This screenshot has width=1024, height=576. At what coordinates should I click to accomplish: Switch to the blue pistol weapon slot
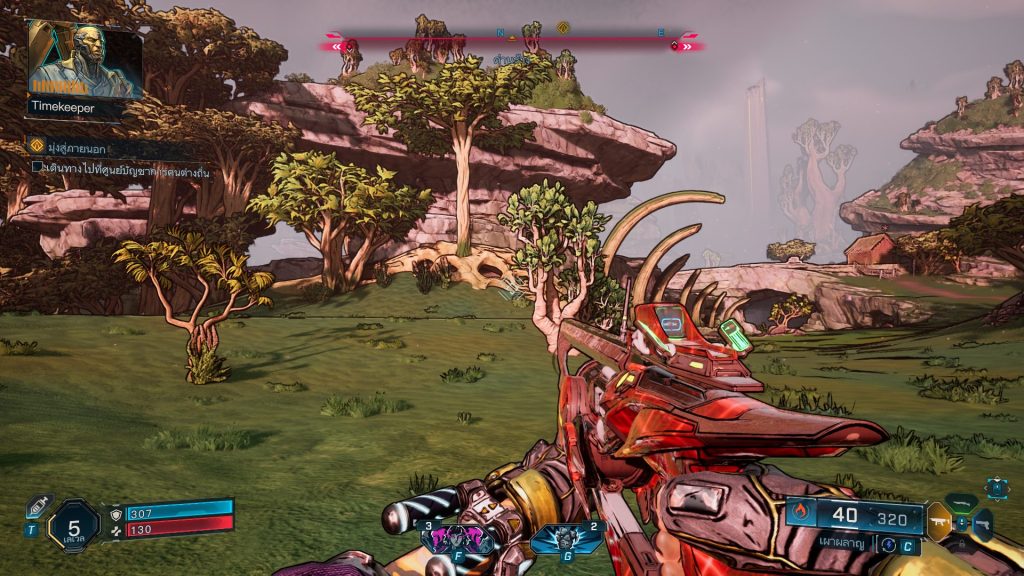(x=984, y=523)
